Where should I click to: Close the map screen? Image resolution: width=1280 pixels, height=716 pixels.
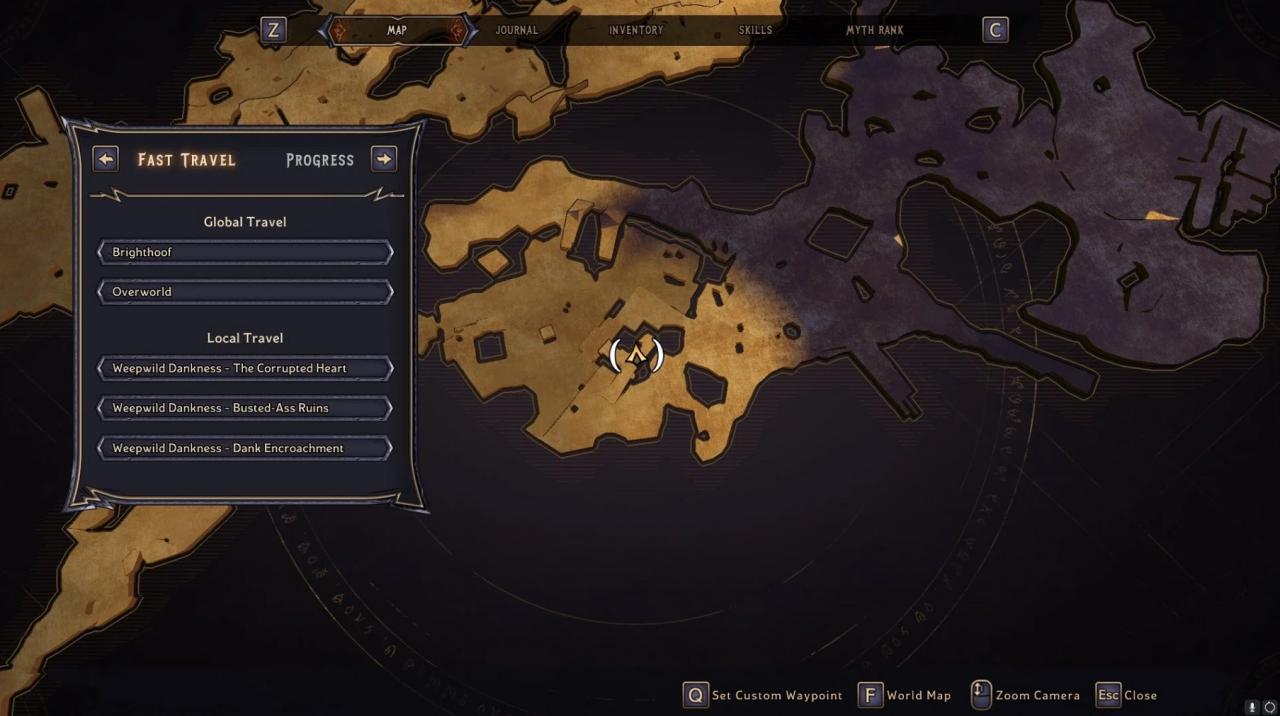(x=1127, y=695)
